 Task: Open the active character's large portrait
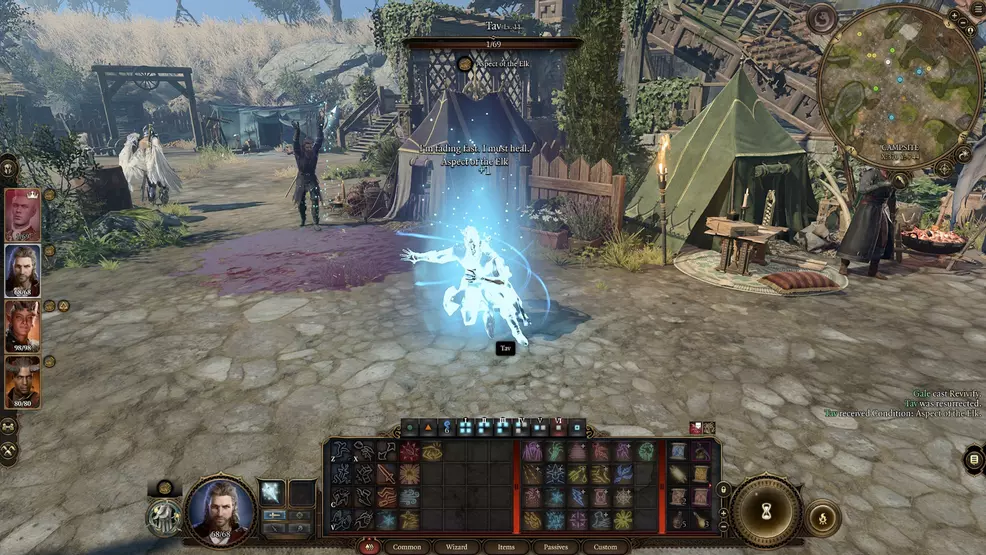coord(220,511)
